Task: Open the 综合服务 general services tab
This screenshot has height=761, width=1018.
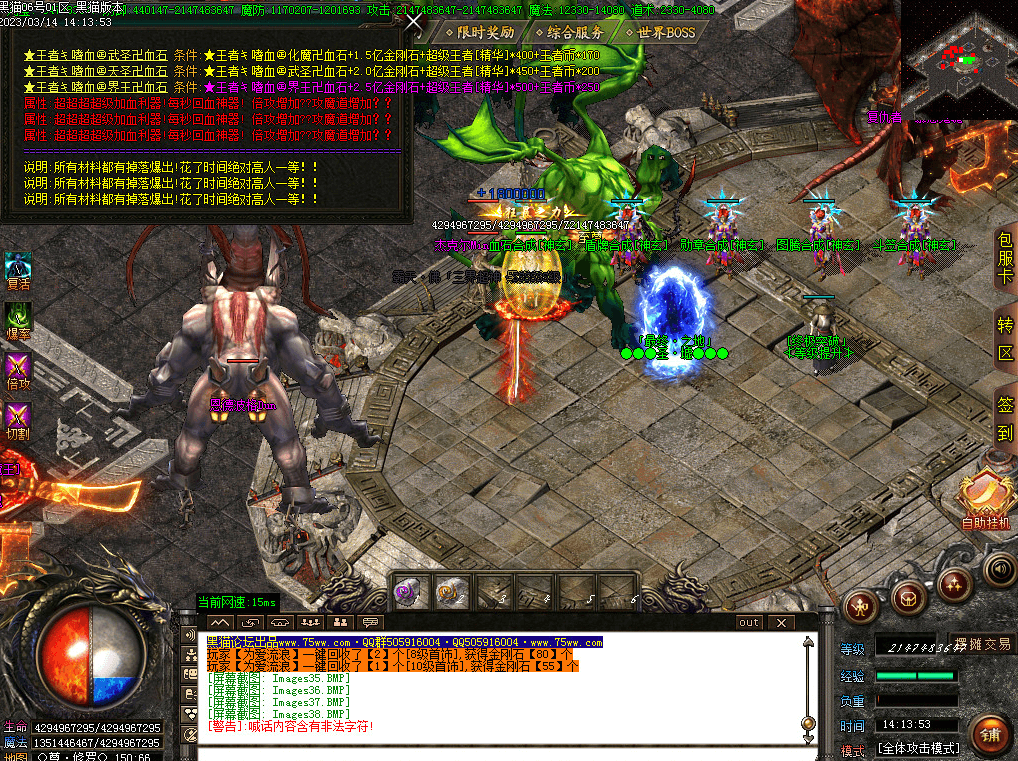Action: click(570, 32)
